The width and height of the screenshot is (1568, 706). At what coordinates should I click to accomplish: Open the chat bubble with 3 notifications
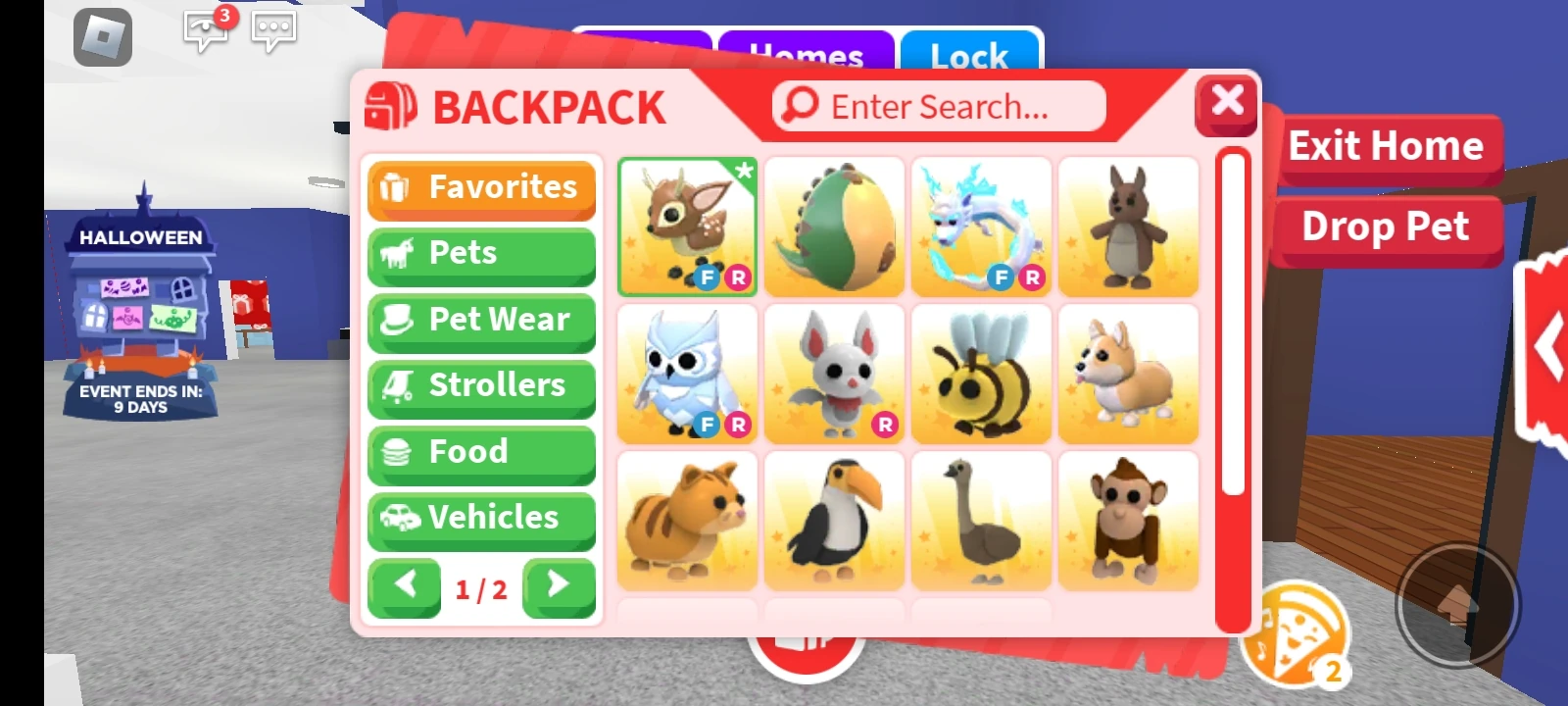pos(206,29)
